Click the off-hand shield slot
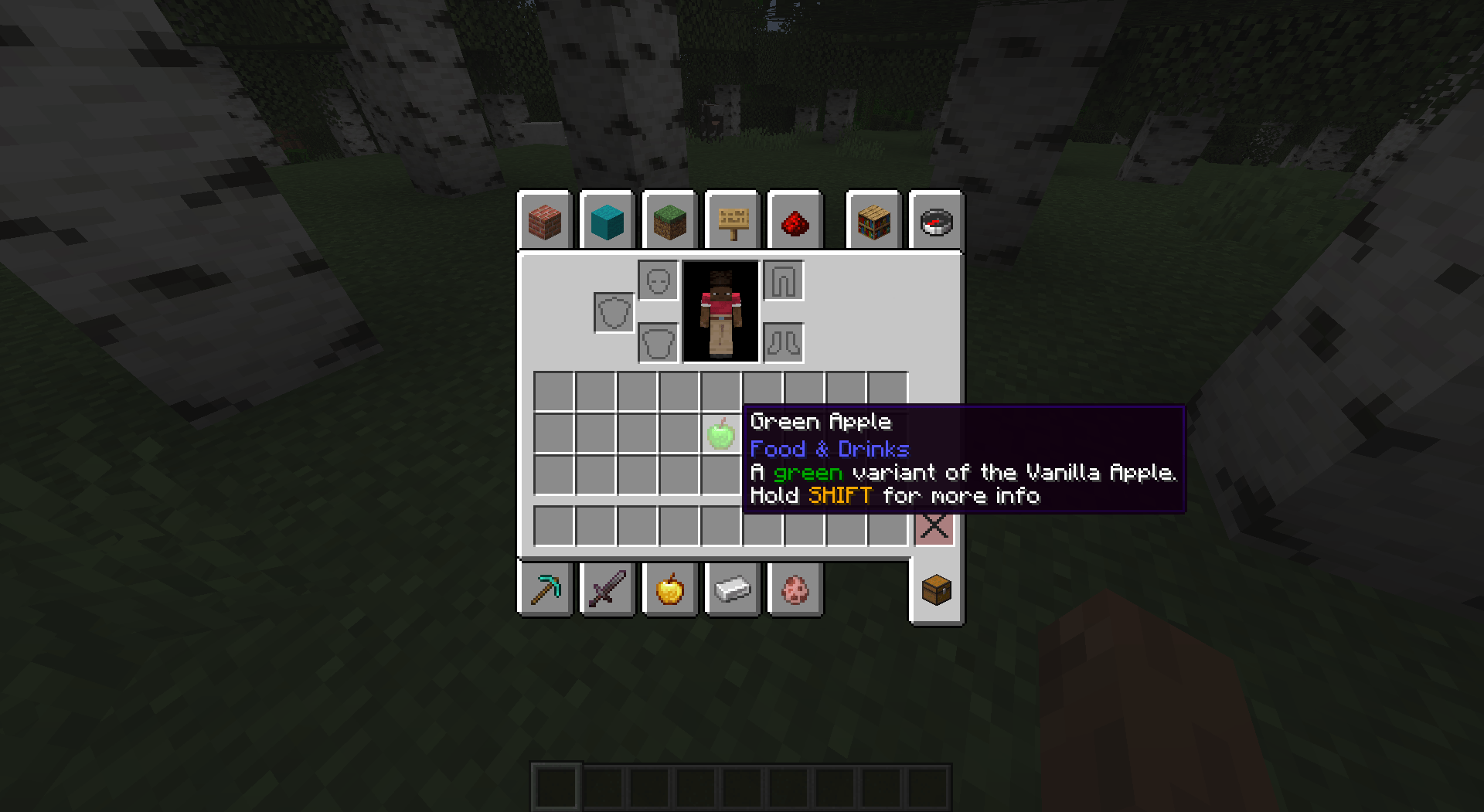 click(613, 313)
